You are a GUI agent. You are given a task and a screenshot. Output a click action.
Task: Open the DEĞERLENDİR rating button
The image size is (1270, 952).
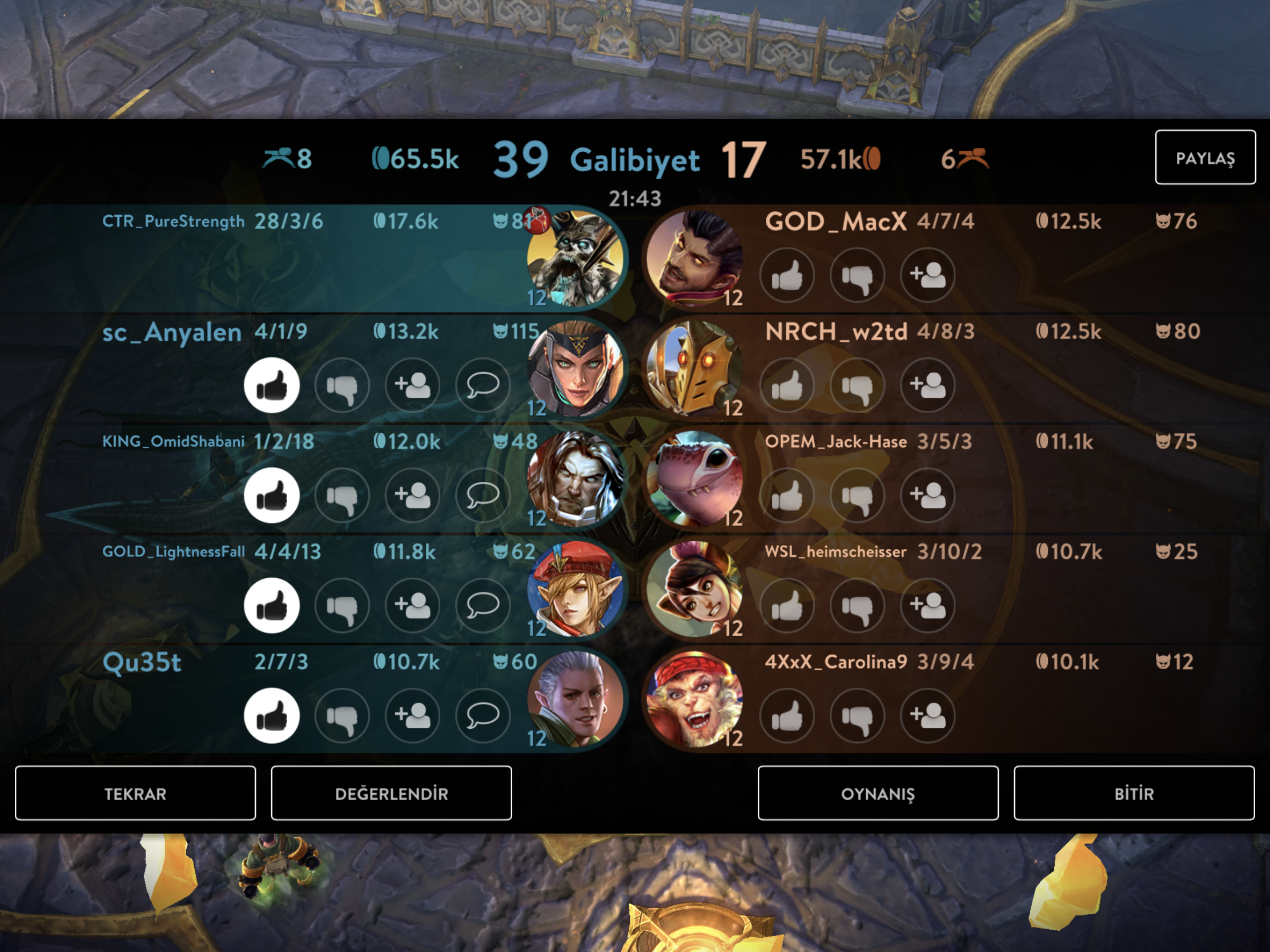391,793
